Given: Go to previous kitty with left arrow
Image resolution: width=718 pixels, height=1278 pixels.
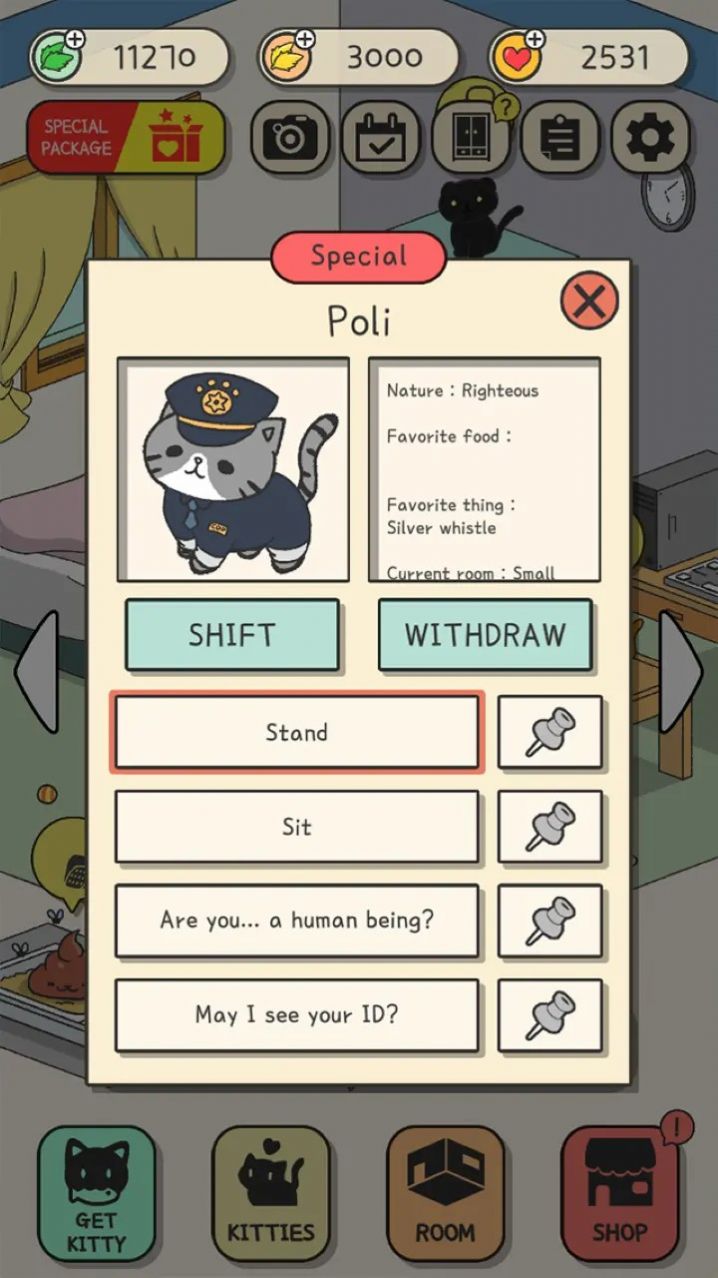Looking at the screenshot, I should [x=36, y=672].
